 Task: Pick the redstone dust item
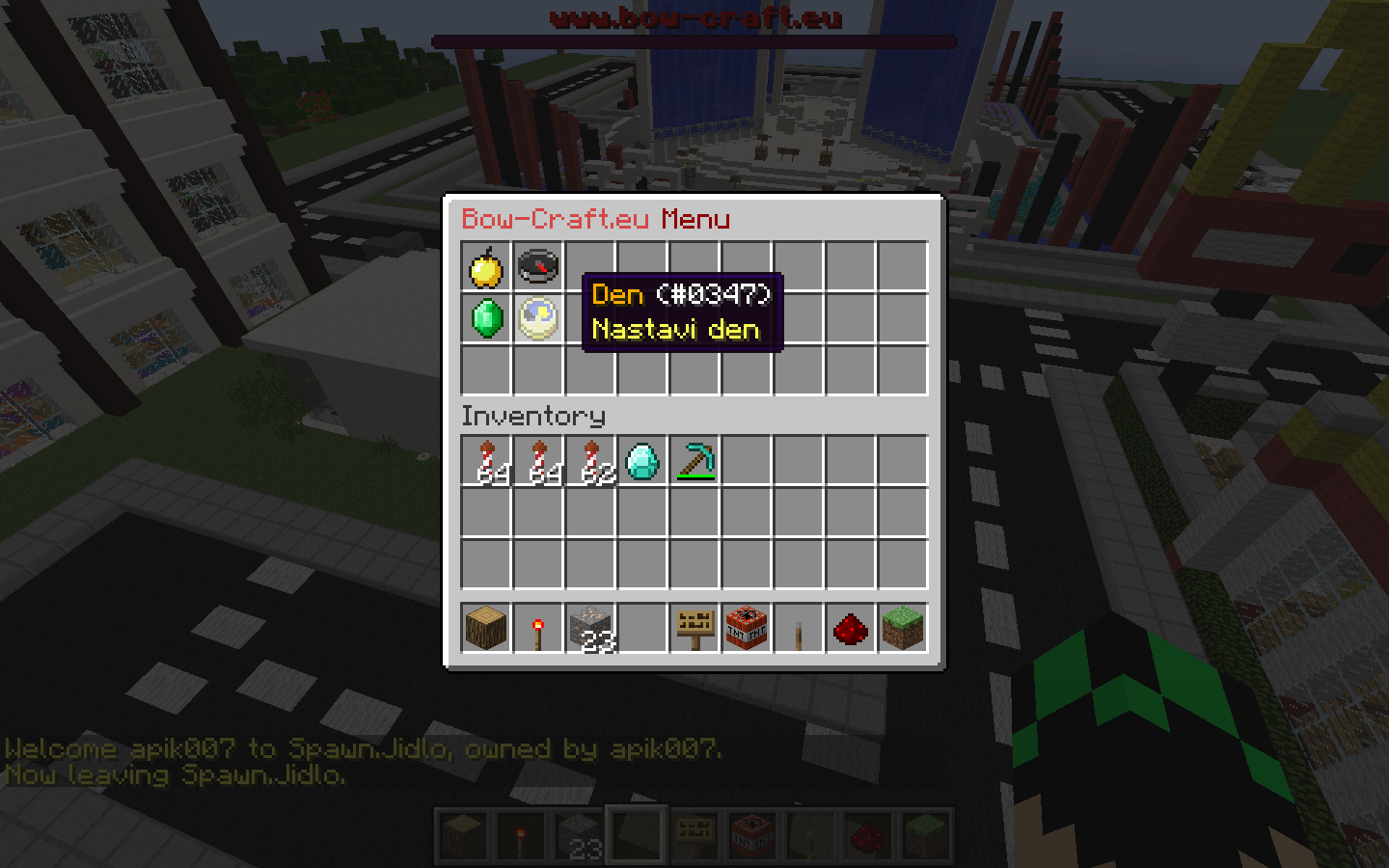850,627
